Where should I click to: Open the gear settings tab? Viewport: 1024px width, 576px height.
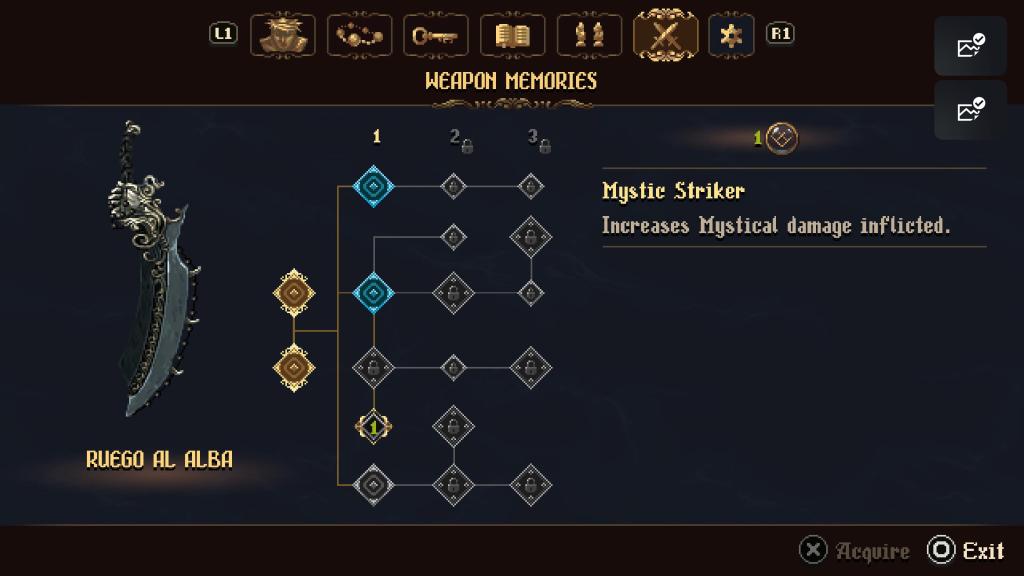click(x=731, y=36)
